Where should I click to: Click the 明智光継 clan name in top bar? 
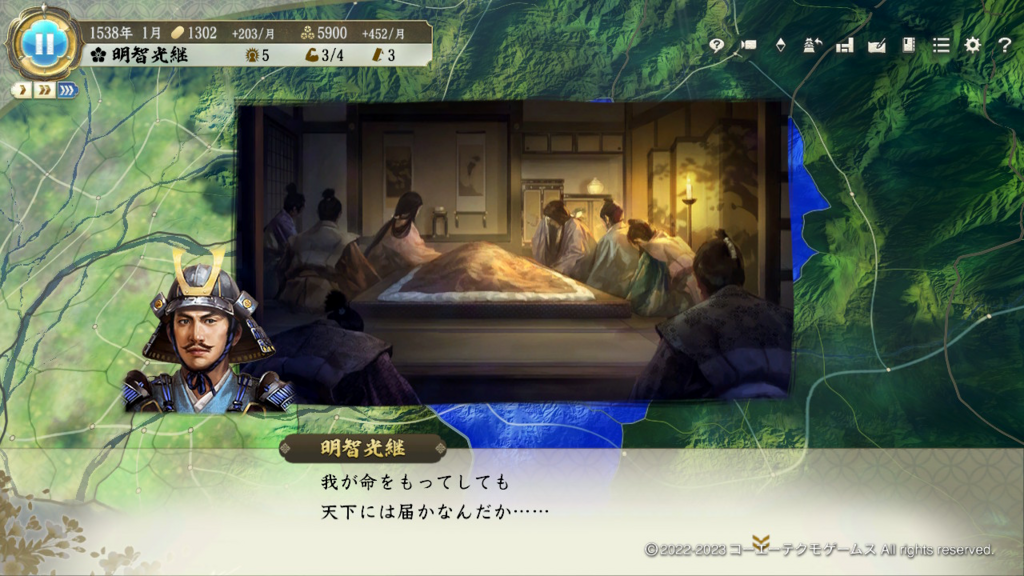pos(148,55)
